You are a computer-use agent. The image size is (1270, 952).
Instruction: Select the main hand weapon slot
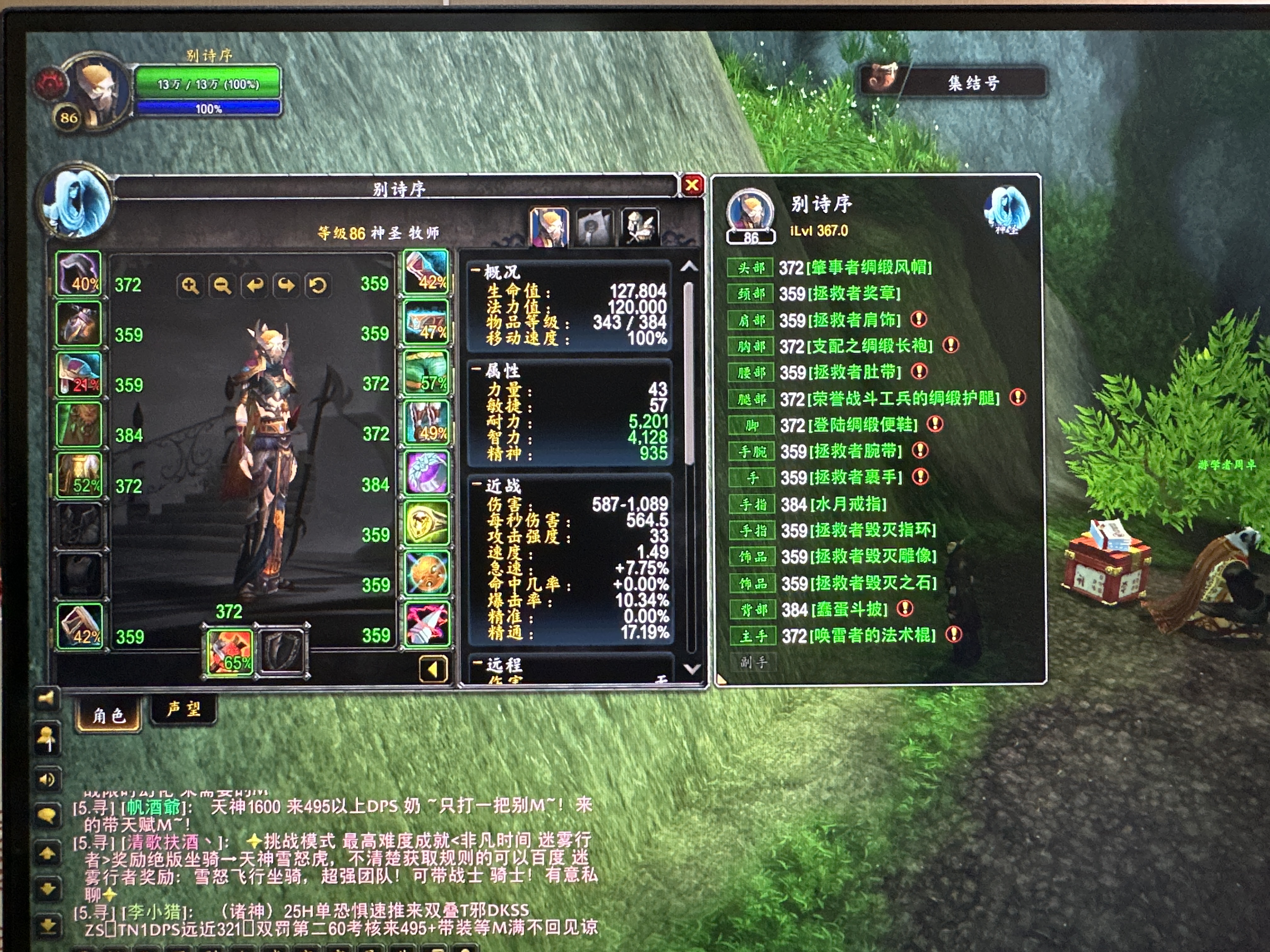230,652
